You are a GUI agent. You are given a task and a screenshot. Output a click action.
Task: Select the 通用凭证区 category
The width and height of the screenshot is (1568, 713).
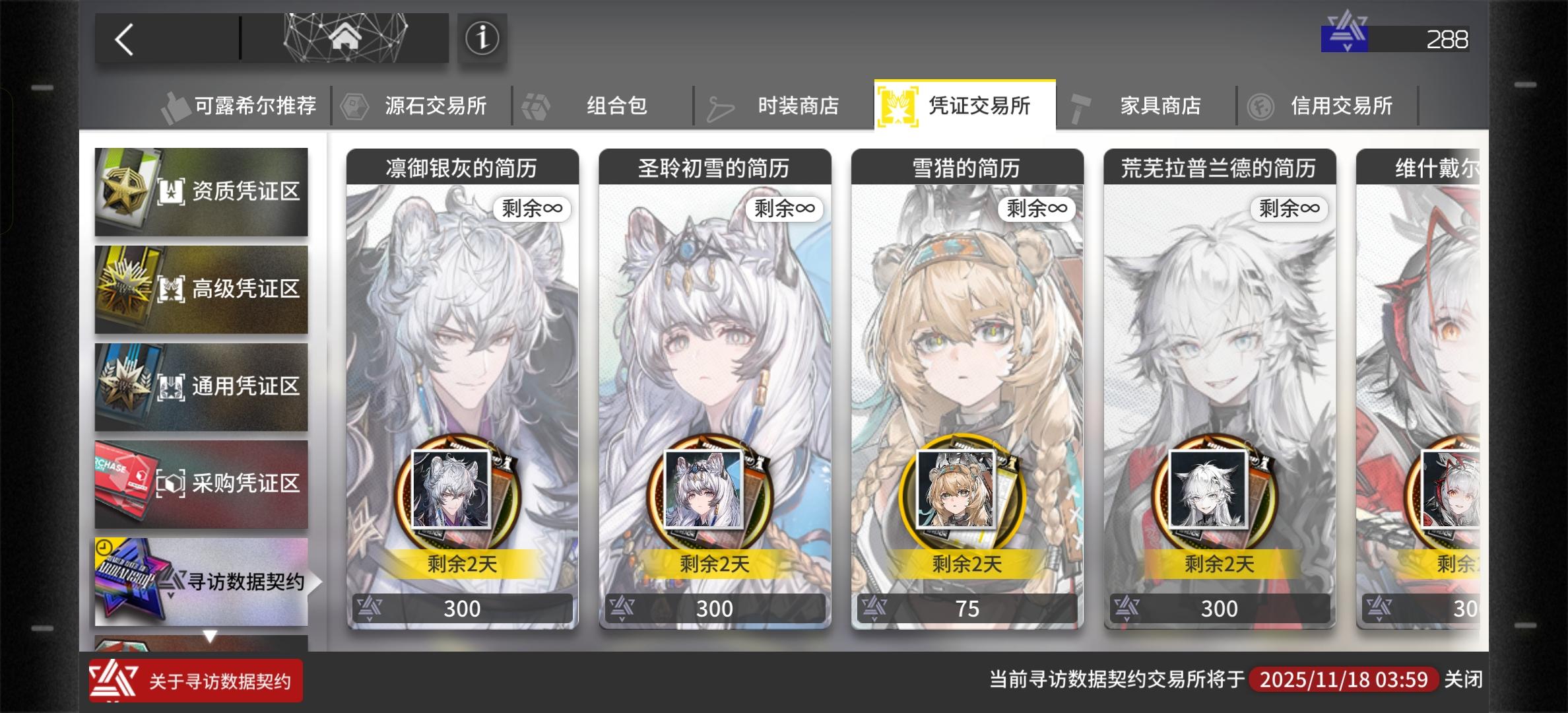201,387
